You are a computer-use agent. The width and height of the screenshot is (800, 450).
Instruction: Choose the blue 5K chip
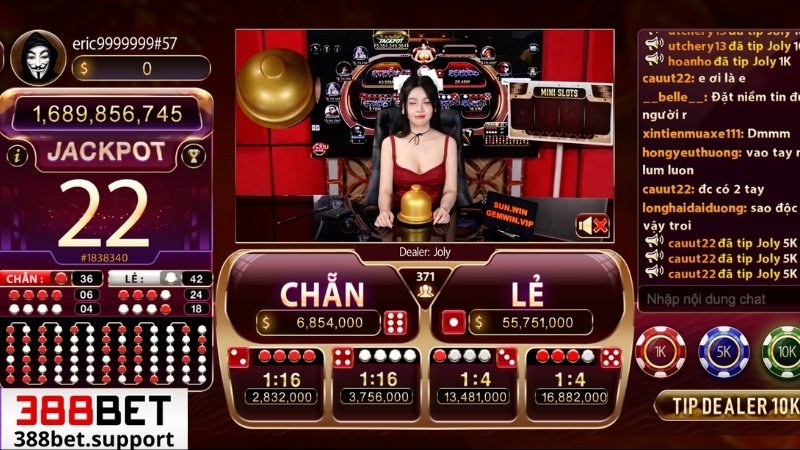(x=723, y=351)
